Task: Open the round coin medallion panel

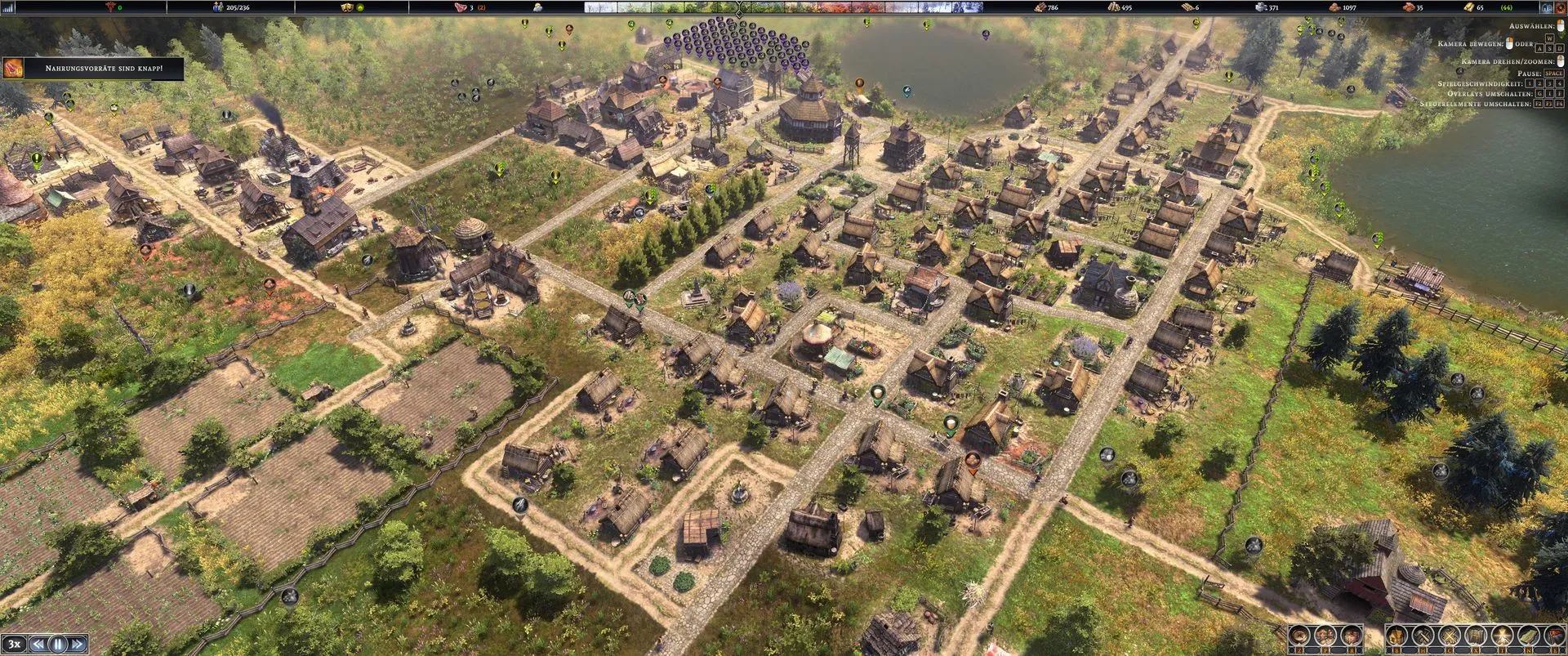Action: click(1300, 636)
